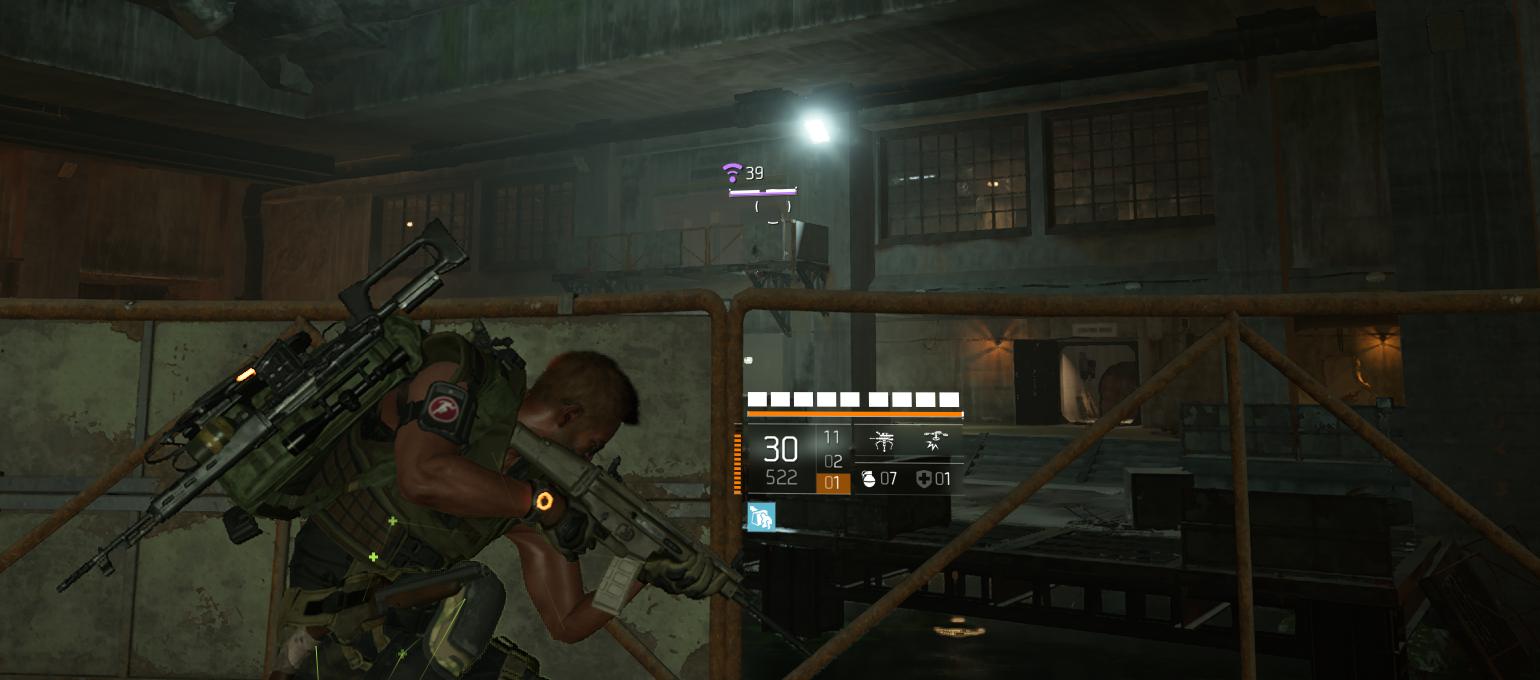Click the blue status buff icon
The width and height of the screenshot is (1540, 680).
761,516
